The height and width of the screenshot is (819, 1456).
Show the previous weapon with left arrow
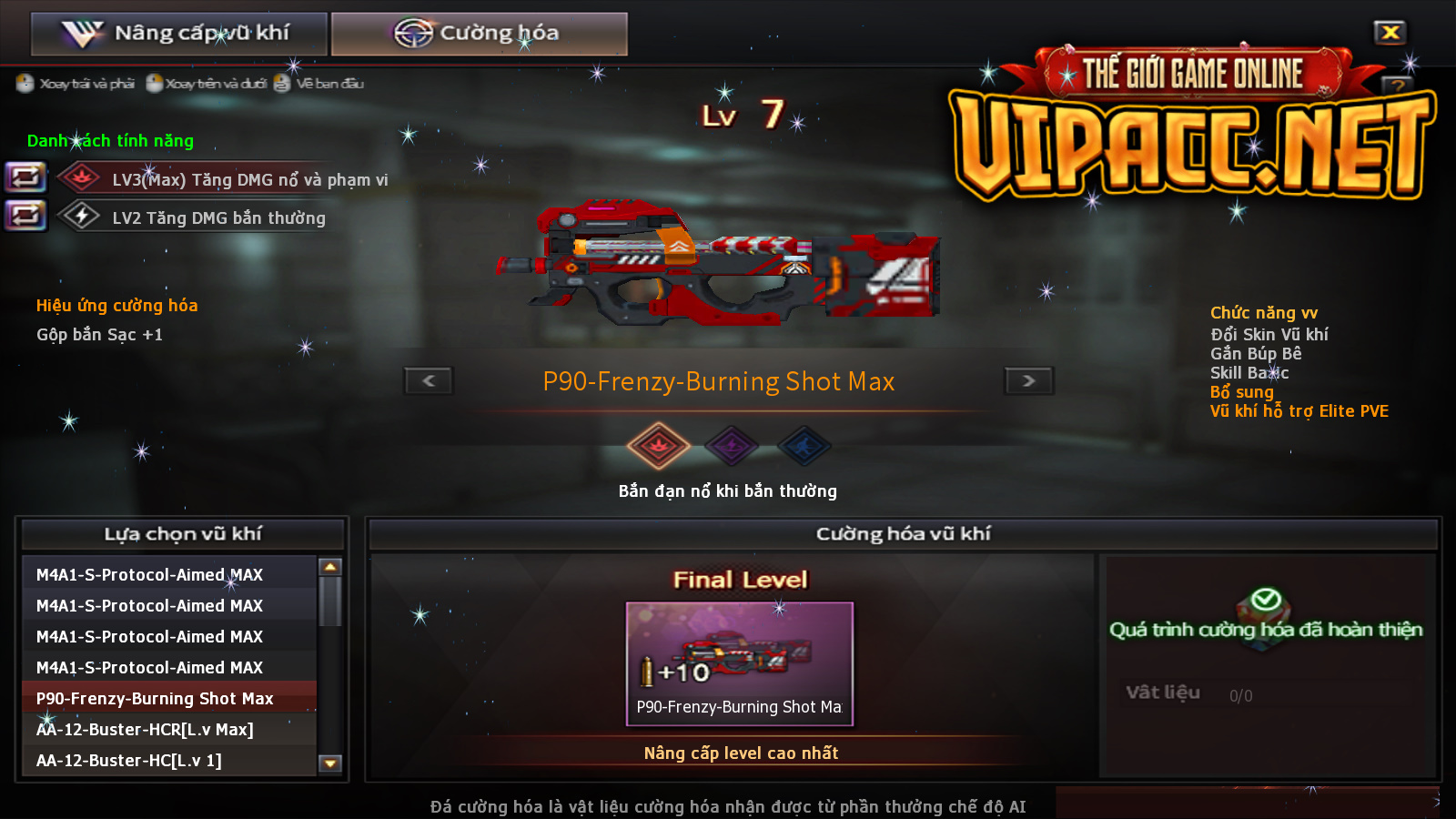click(x=429, y=380)
